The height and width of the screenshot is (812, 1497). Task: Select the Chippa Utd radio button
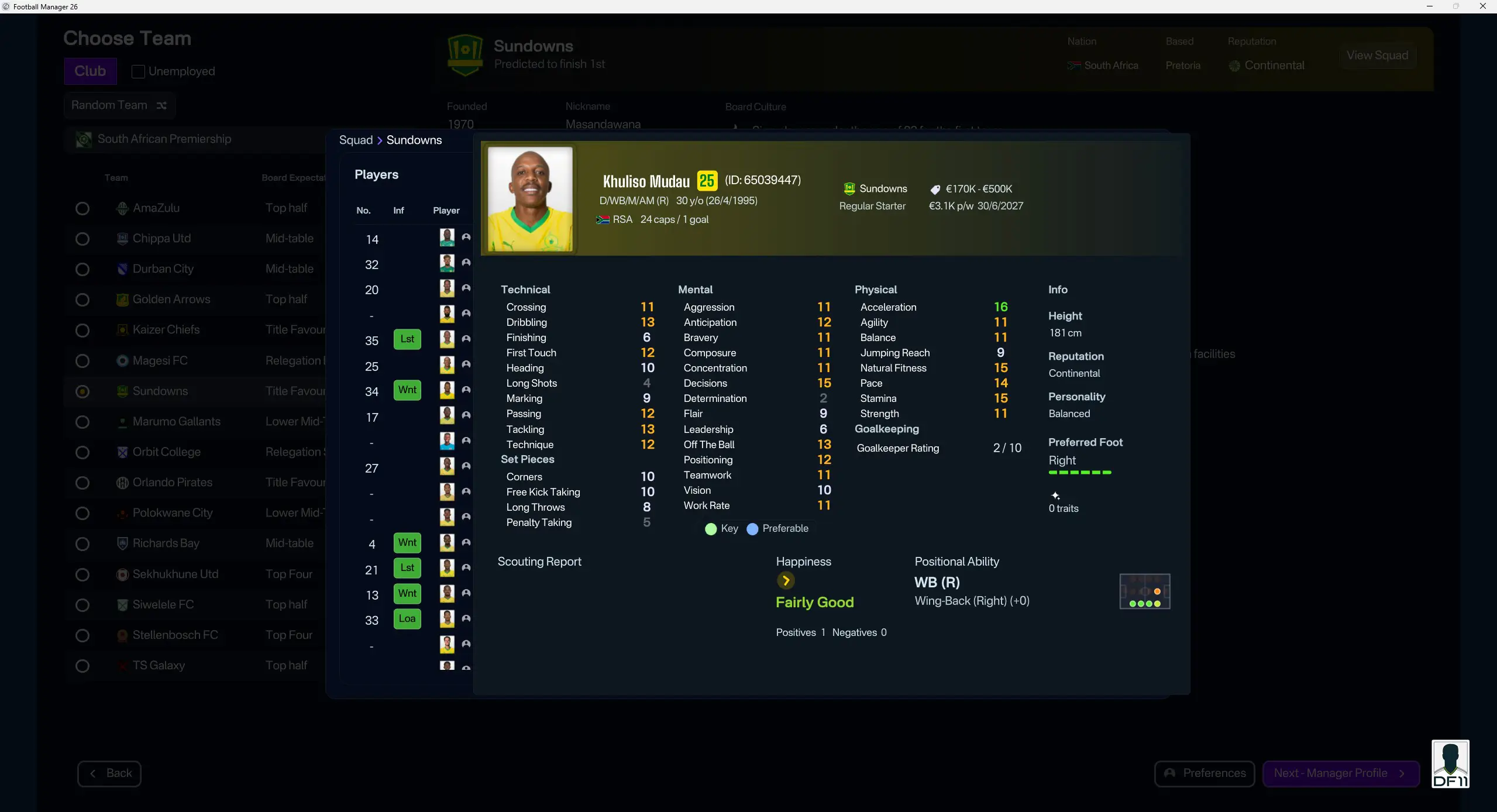click(82, 239)
